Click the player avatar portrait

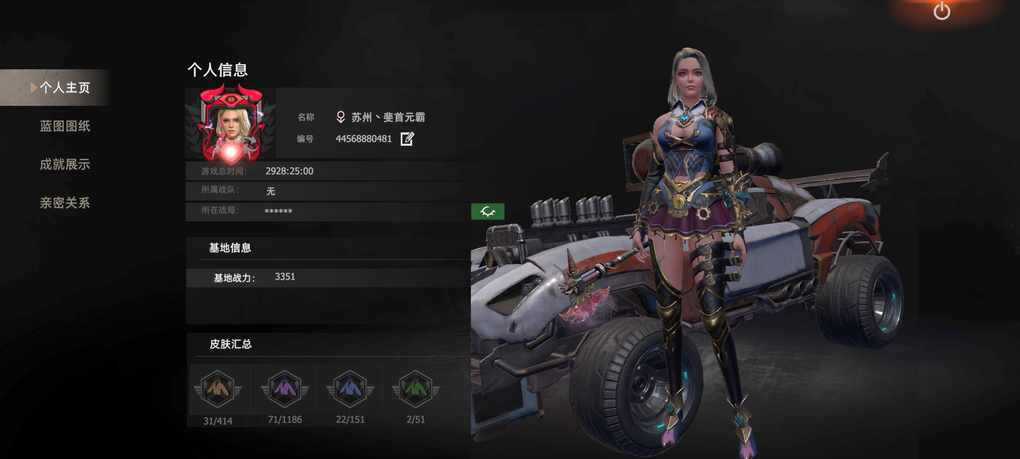(238, 124)
